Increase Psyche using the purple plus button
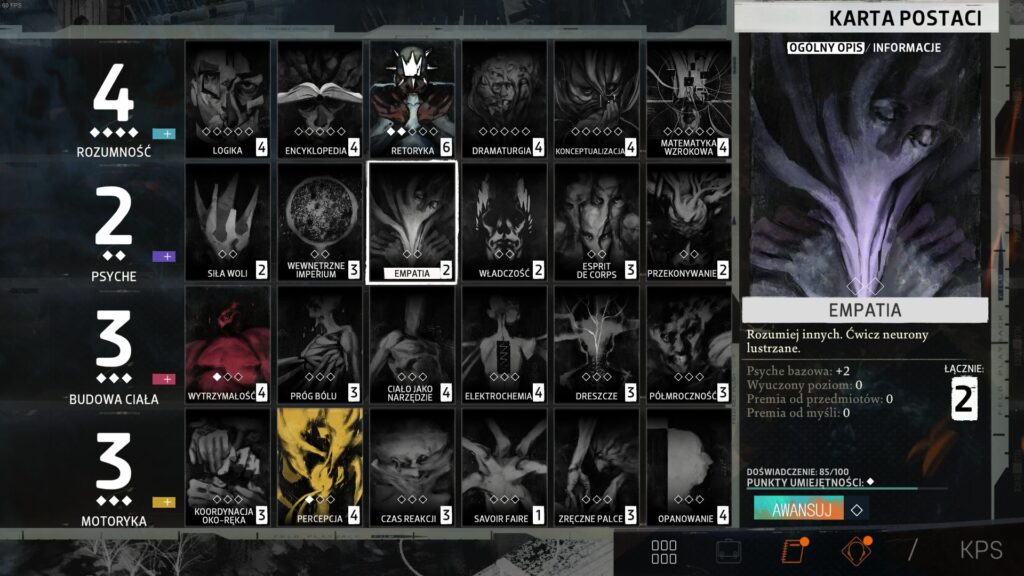The width and height of the screenshot is (1024, 576). click(163, 256)
